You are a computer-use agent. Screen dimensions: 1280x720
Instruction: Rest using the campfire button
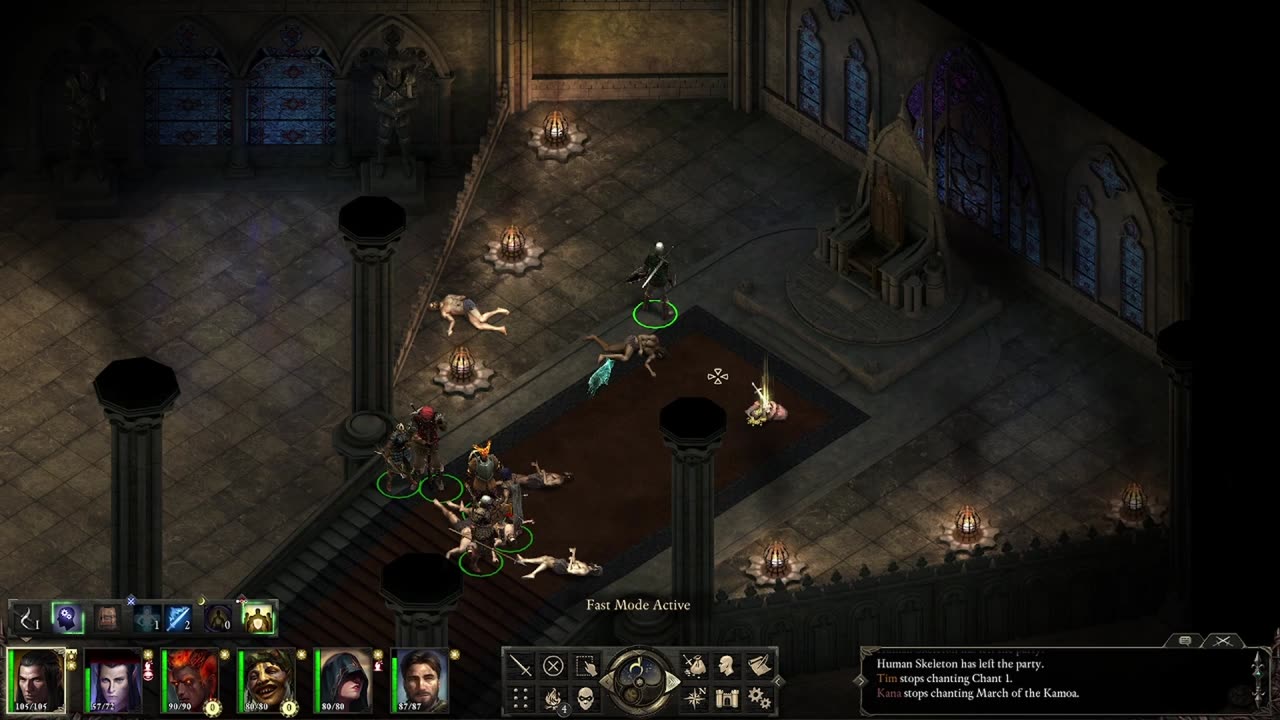553,697
